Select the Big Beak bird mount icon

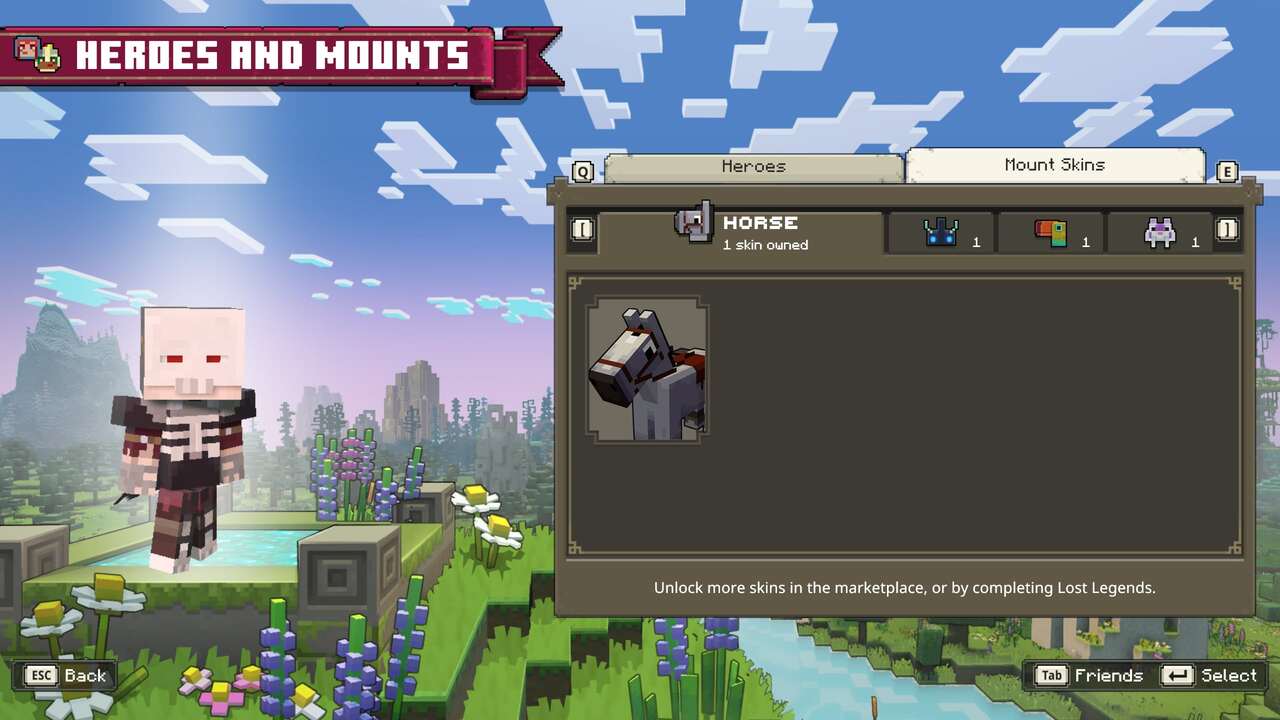tap(1051, 230)
